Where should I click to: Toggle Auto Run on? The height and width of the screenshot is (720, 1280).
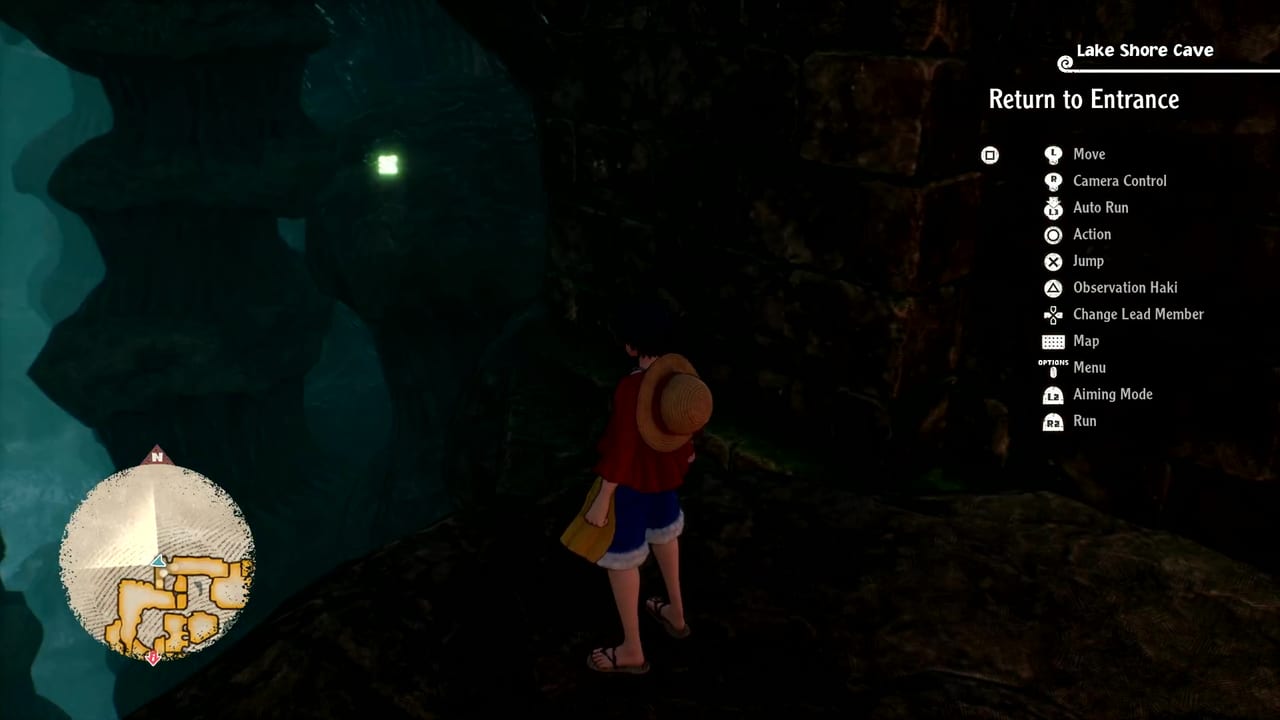tap(1100, 208)
